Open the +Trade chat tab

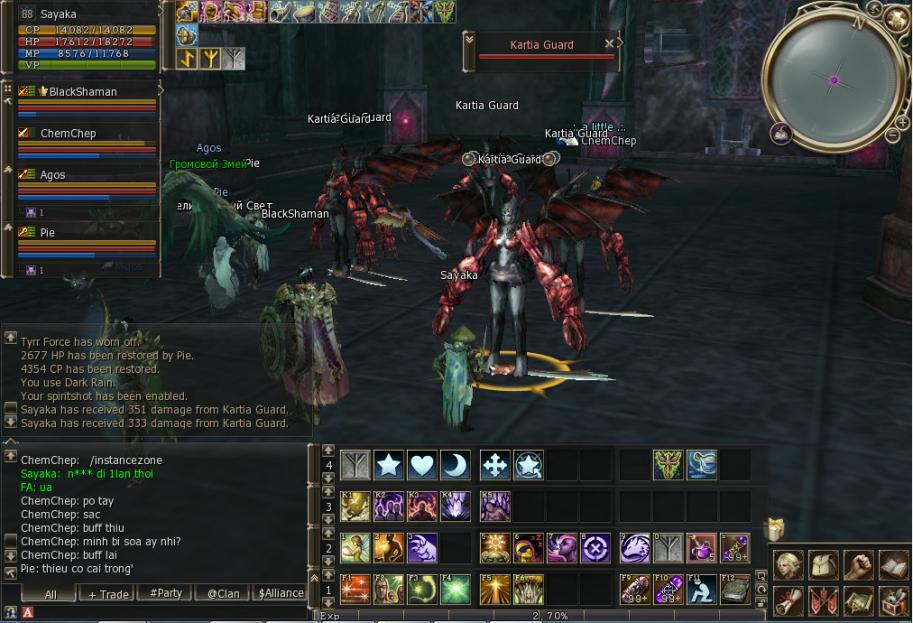[x=109, y=593]
